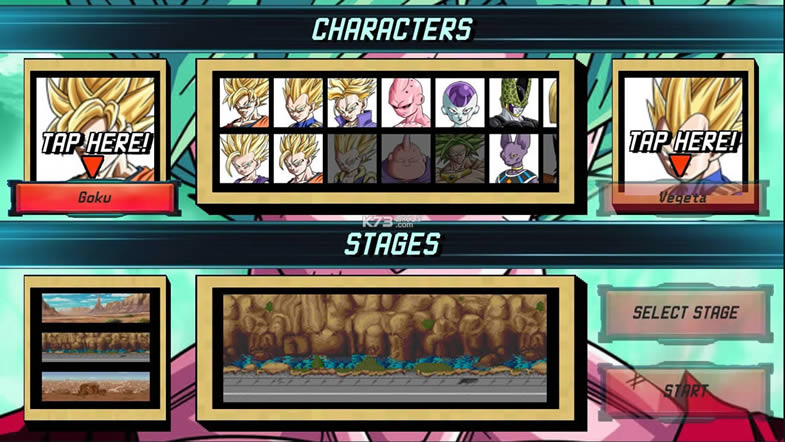Select the rocky cliff highway stage thumbnail

tap(95, 346)
